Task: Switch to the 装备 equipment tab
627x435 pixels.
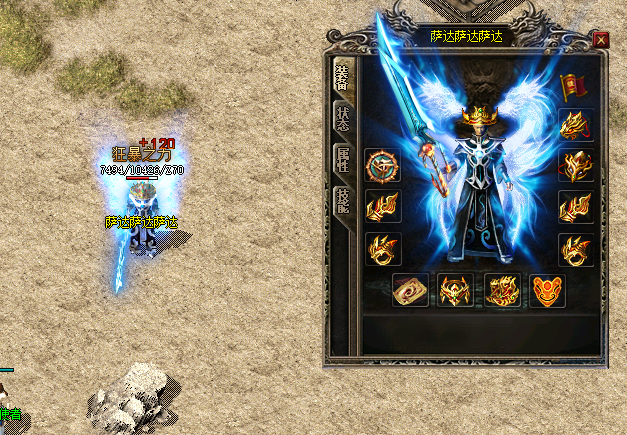Action: pos(341,78)
